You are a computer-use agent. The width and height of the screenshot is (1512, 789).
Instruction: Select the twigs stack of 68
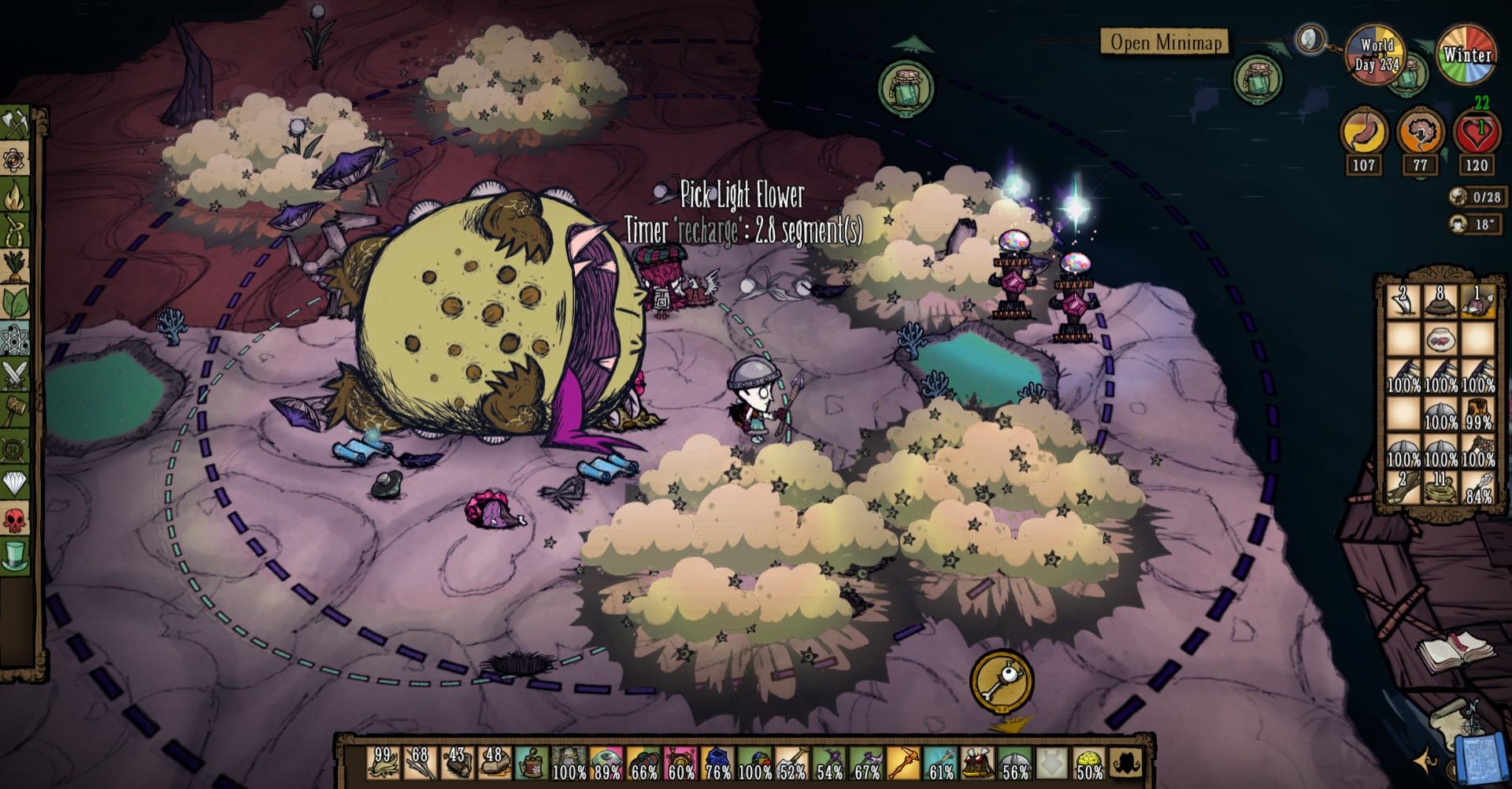click(420, 764)
